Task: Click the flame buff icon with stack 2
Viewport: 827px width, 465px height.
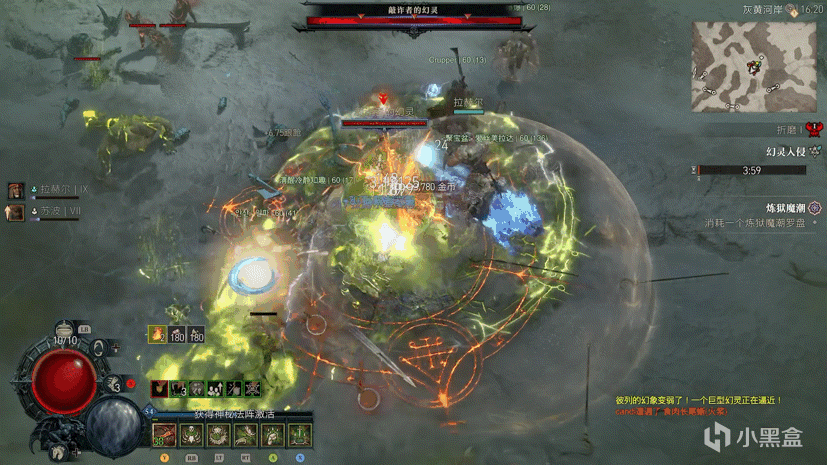Action: [x=158, y=335]
